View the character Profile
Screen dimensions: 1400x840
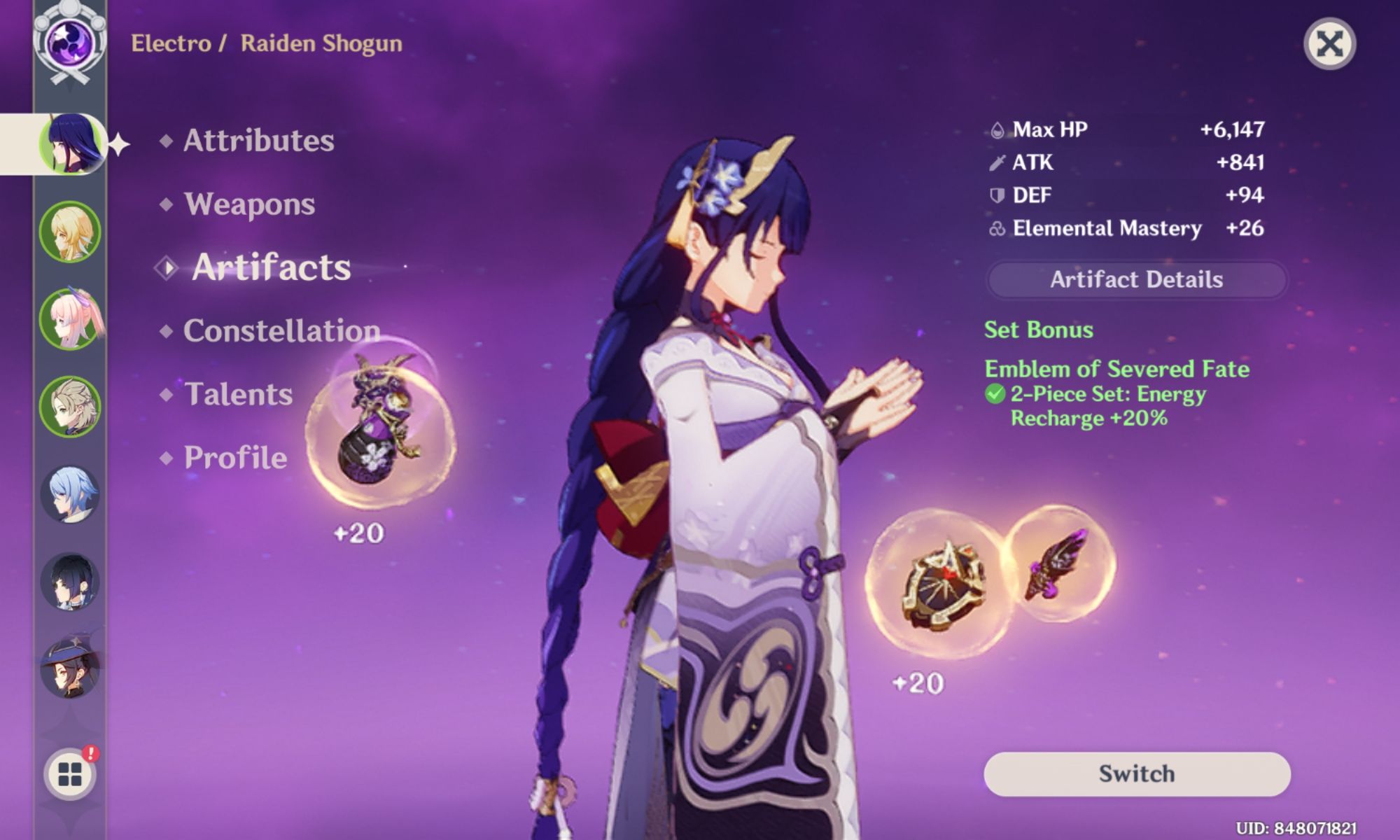pos(235,458)
